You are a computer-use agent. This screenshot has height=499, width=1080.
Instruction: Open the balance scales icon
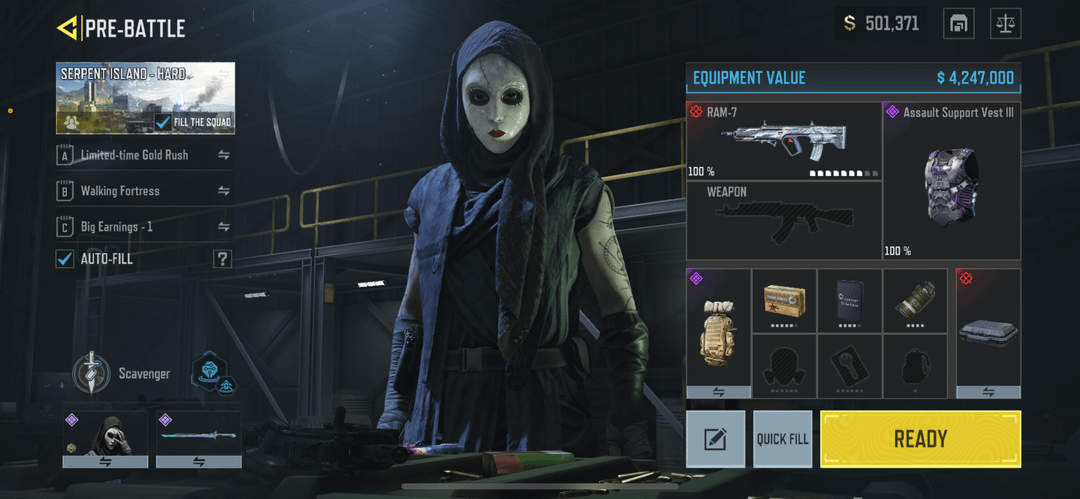1005,23
